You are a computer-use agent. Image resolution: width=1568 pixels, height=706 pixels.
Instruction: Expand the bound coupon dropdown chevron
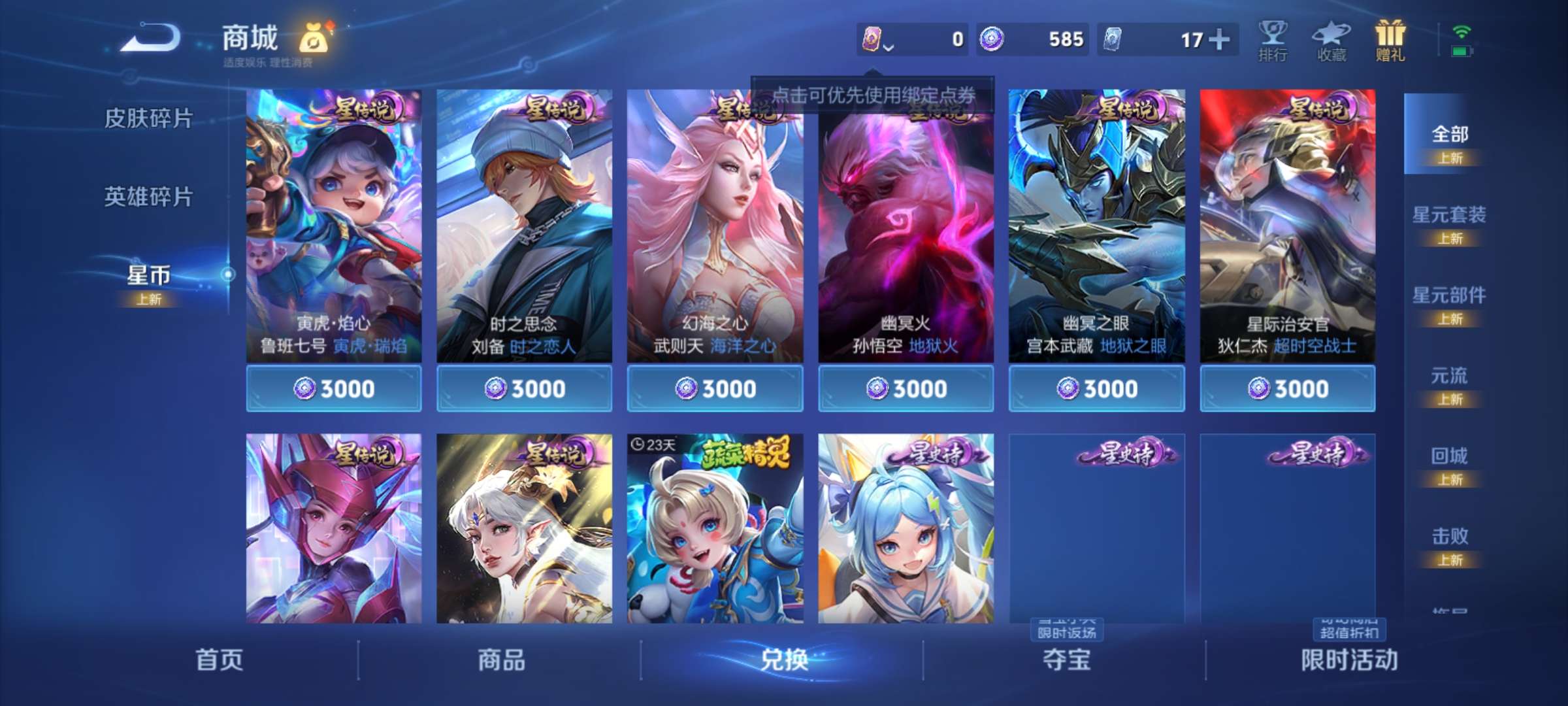click(x=889, y=48)
